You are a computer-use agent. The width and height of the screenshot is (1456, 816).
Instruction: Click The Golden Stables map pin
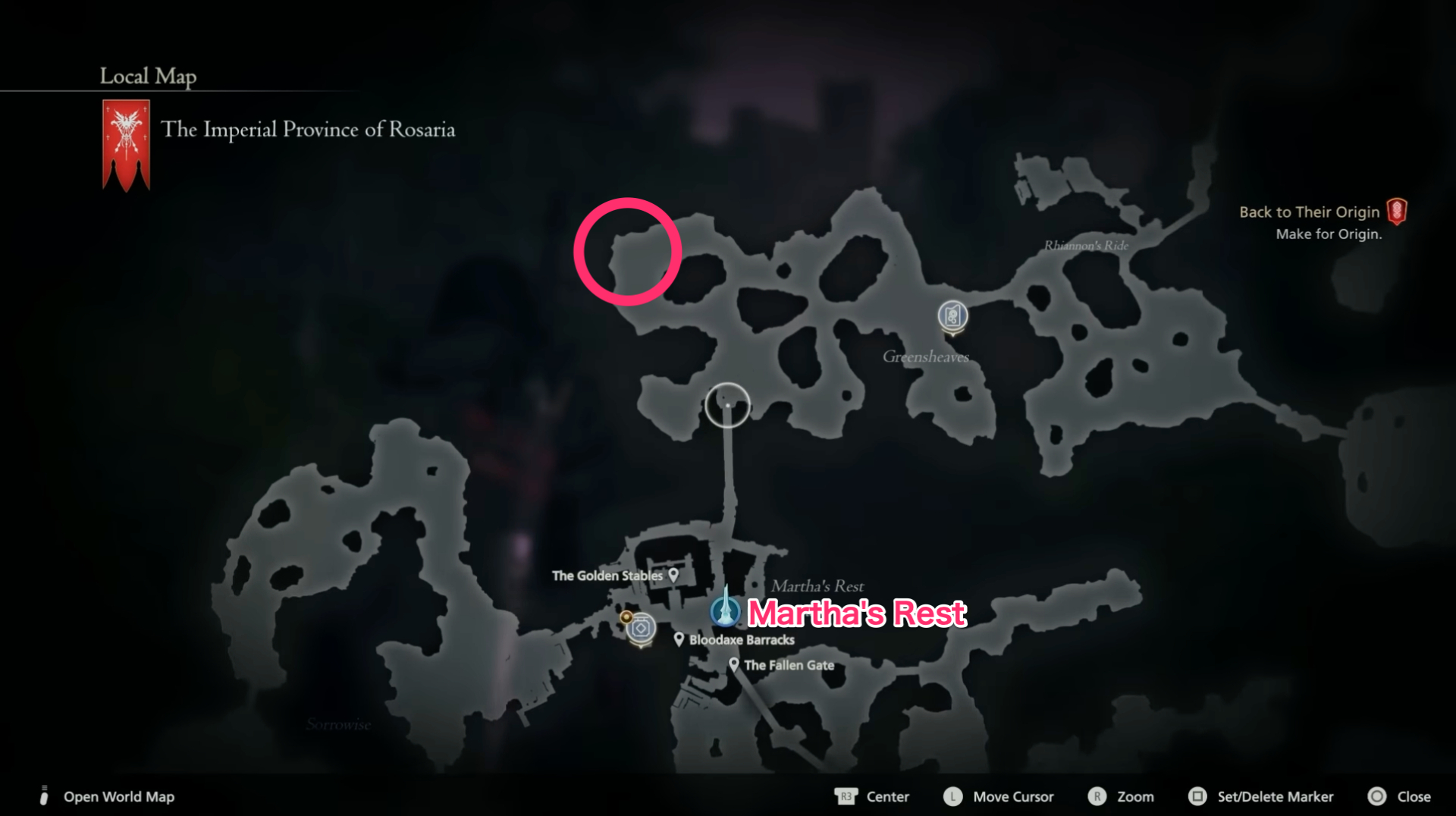pyautogui.click(x=672, y=576)
